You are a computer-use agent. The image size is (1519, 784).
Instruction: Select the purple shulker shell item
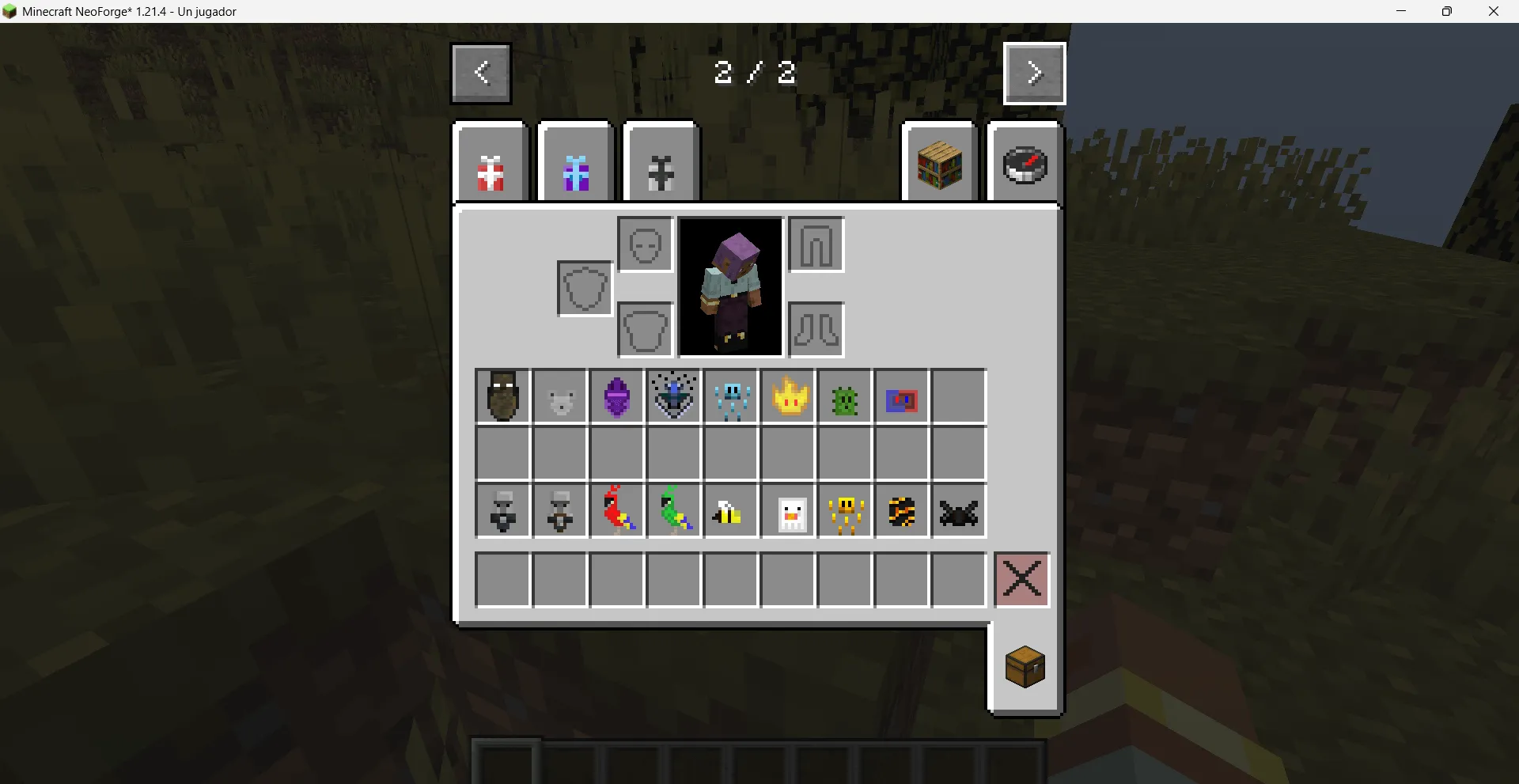tap(616, 396)
